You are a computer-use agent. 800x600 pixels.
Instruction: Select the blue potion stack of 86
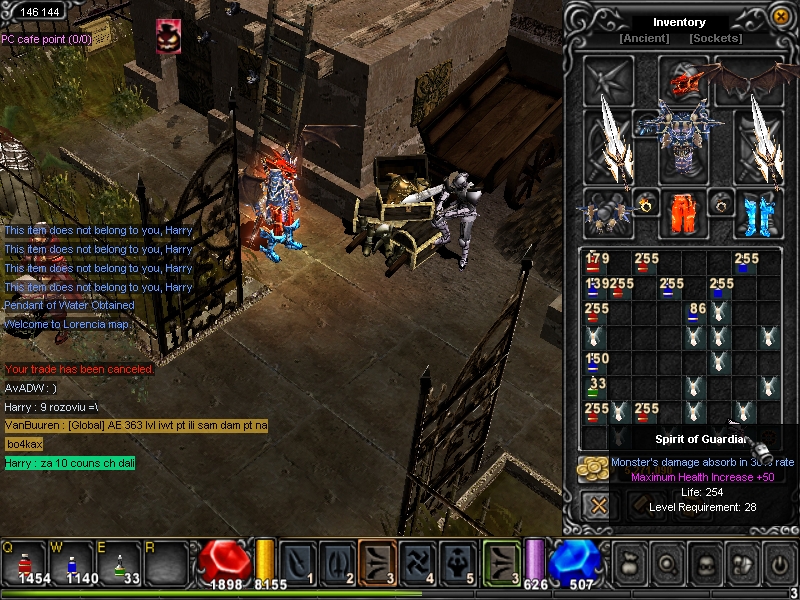[x=695, y=313]
